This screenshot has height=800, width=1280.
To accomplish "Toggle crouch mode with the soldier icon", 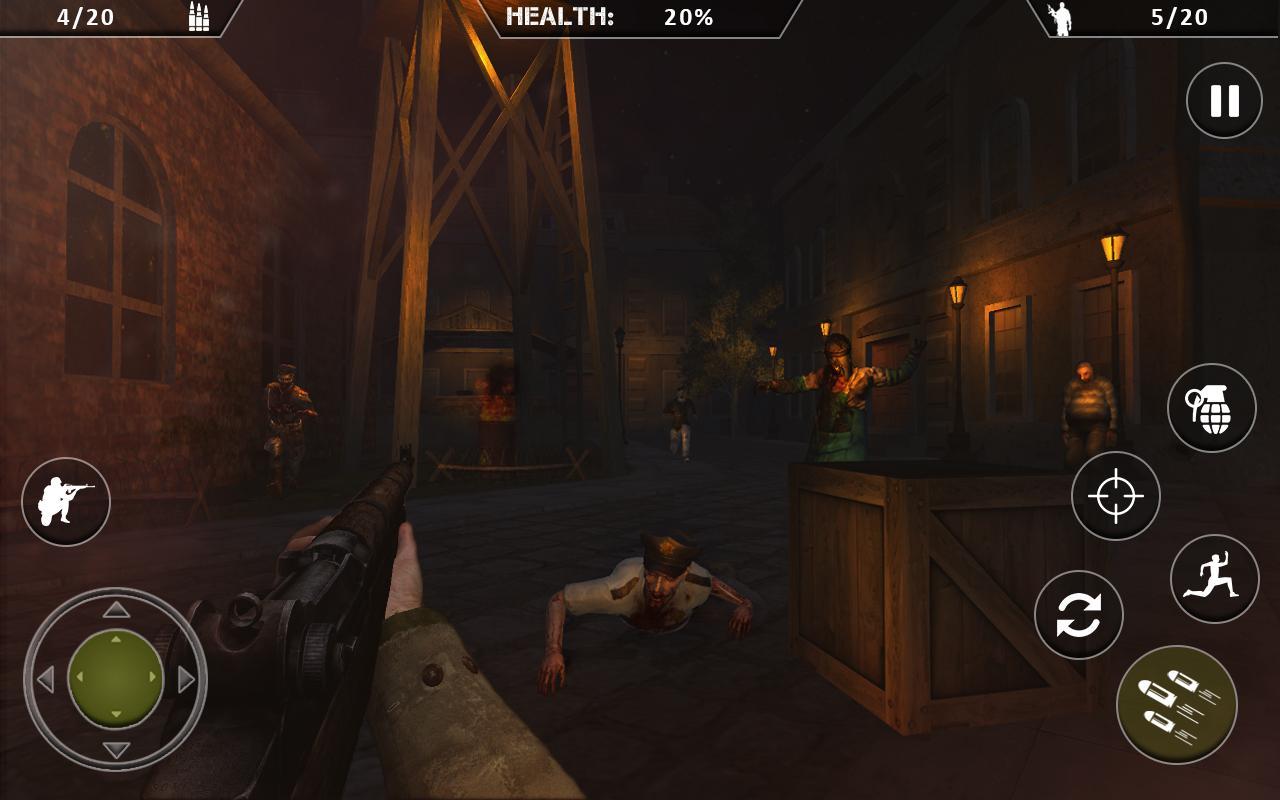I will pos(66,501).
